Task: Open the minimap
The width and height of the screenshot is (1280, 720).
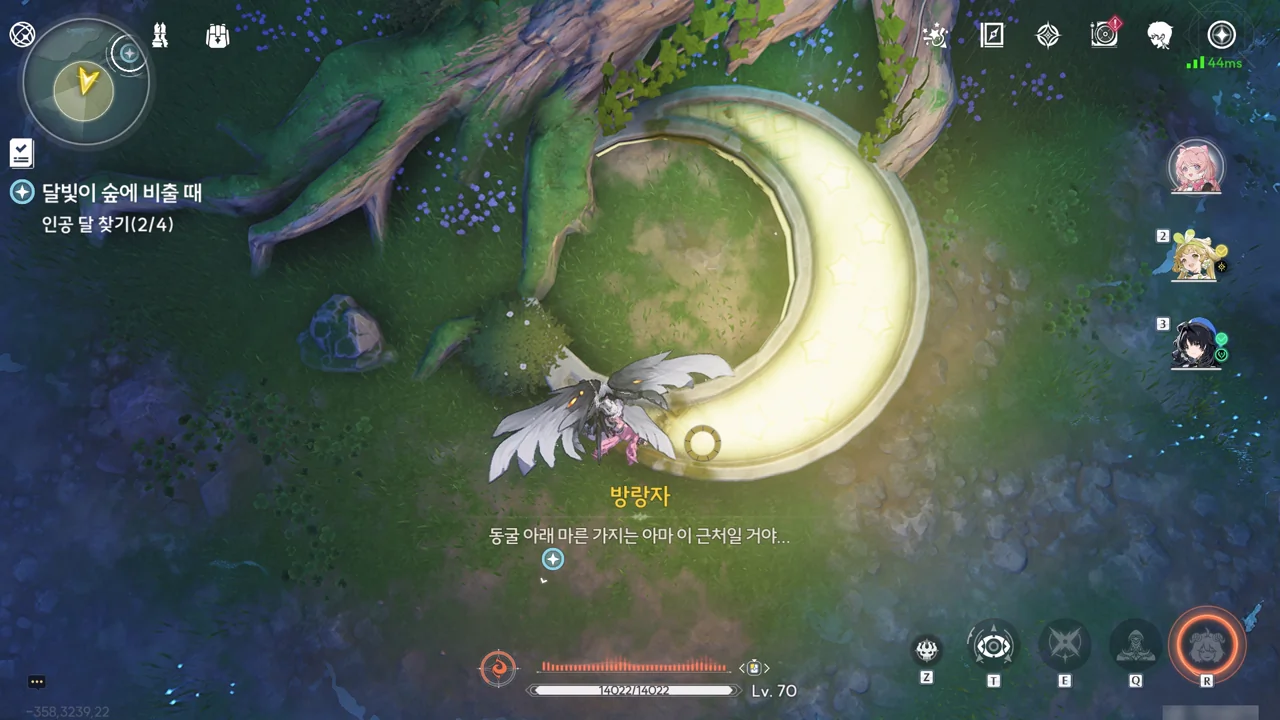Action: point(84,84)
